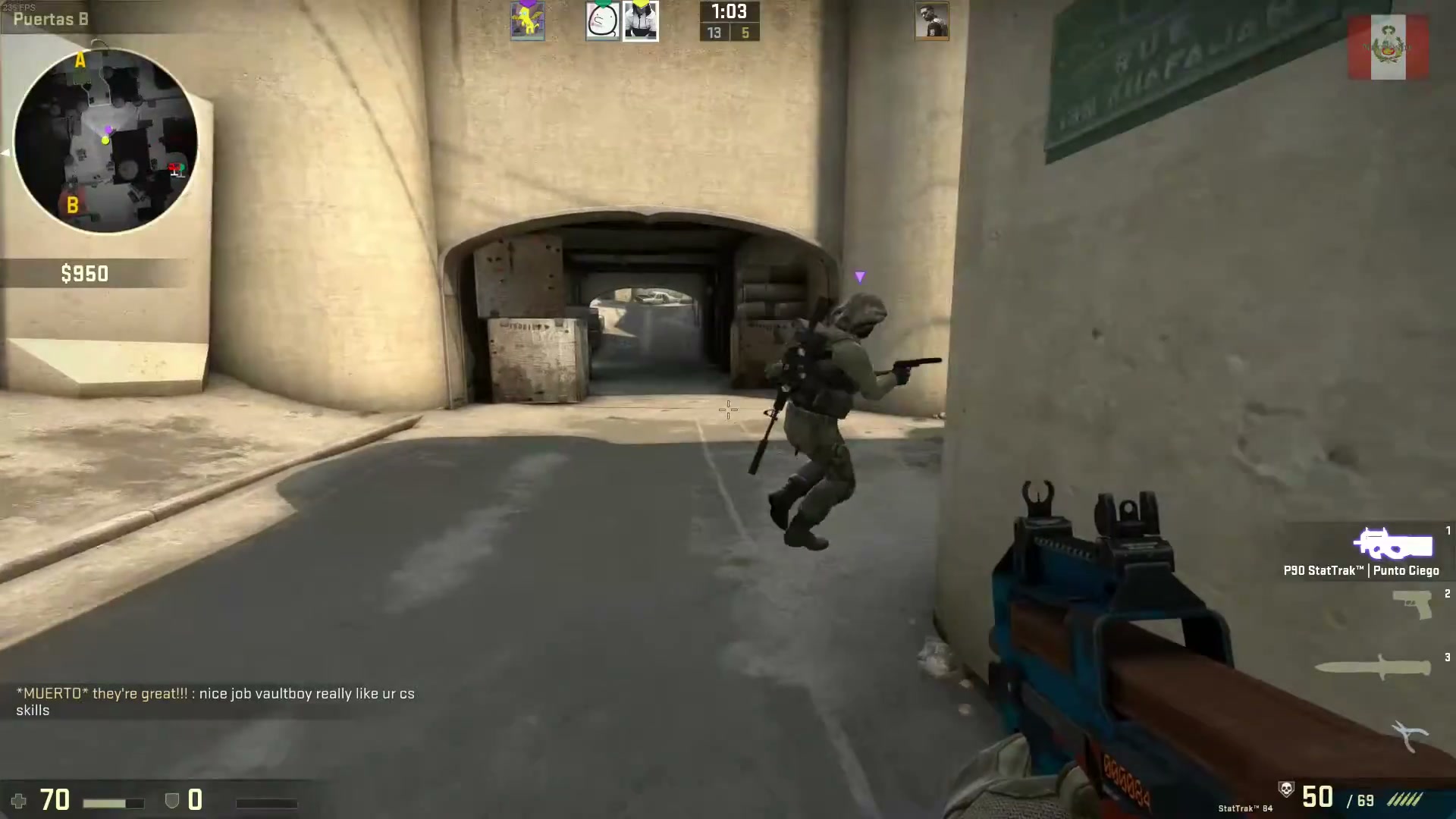
Task: Toggle the yellow player dot on the minimap
Action: 105,140
